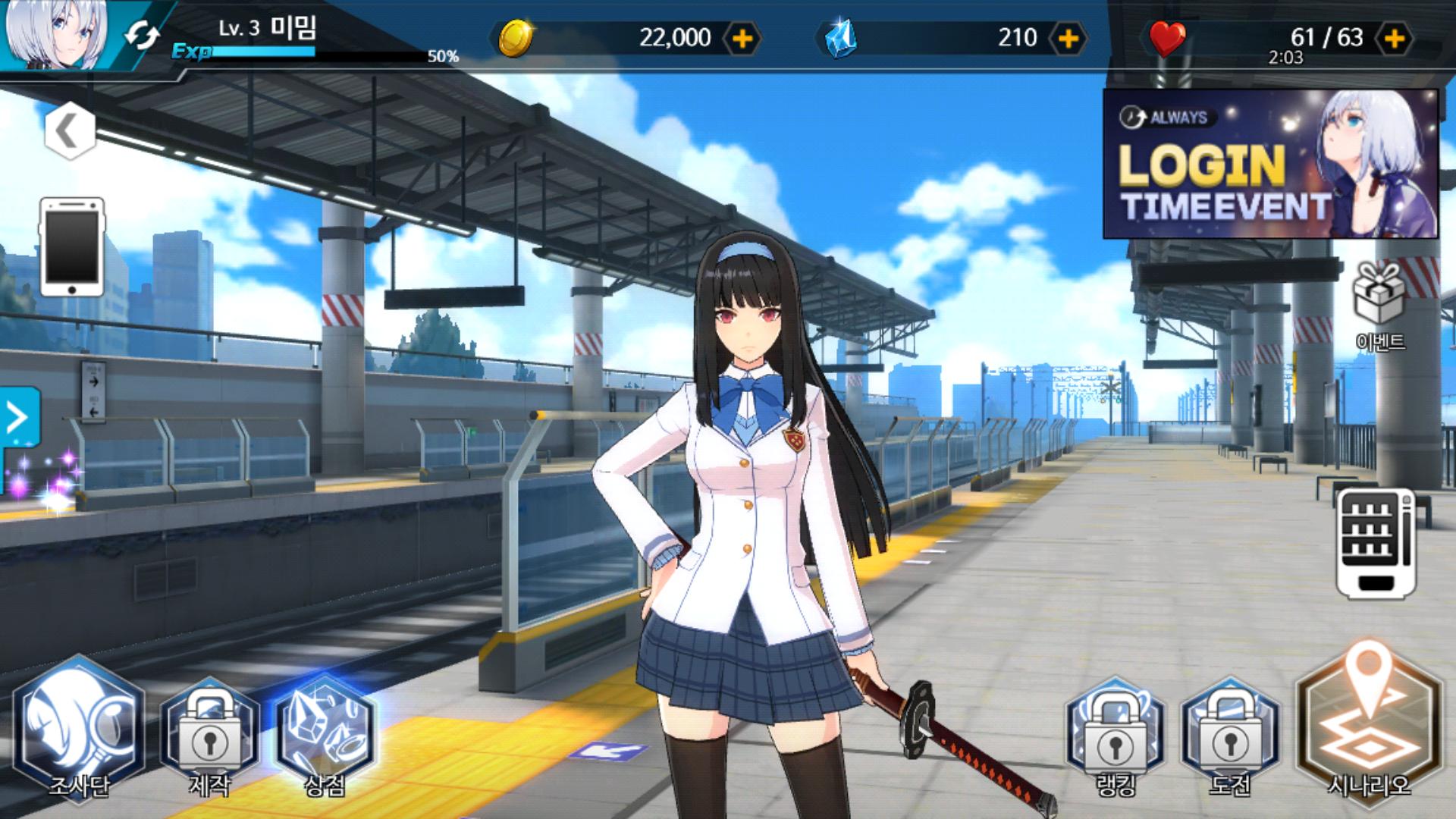Refill hearts with the plus button
Viewport: 1456px width, 819px height.
1394,38
